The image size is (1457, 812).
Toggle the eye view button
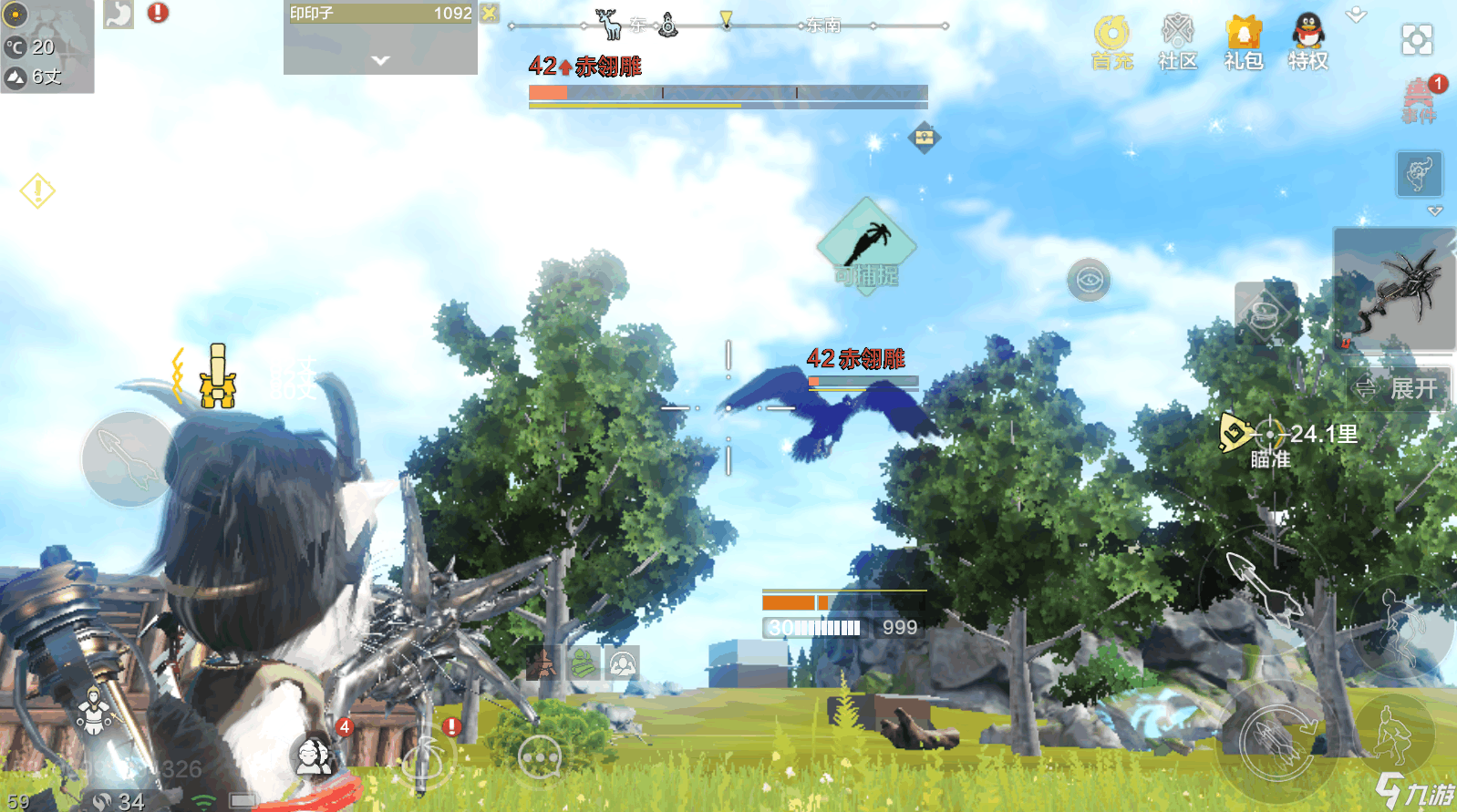(x=1089, y=280)
